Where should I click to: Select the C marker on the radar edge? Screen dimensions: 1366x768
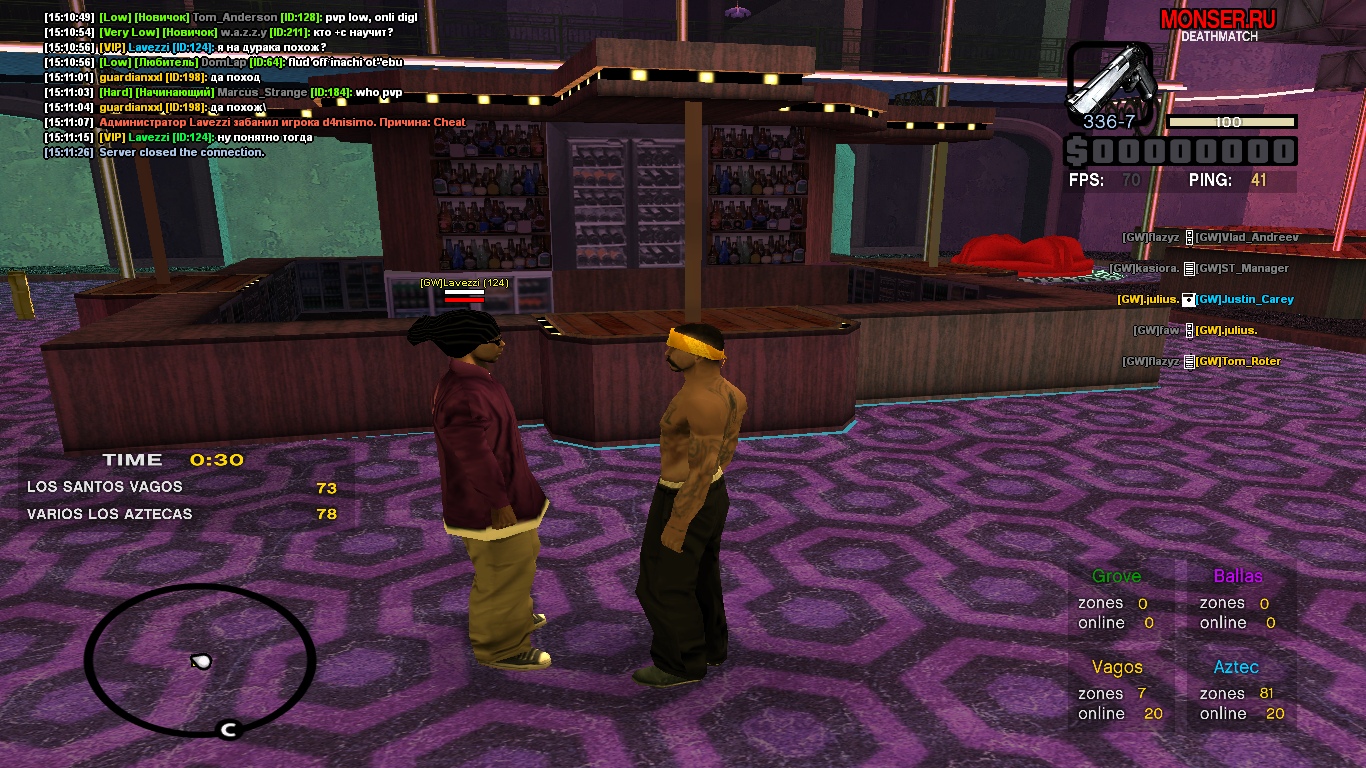[228, 730]
